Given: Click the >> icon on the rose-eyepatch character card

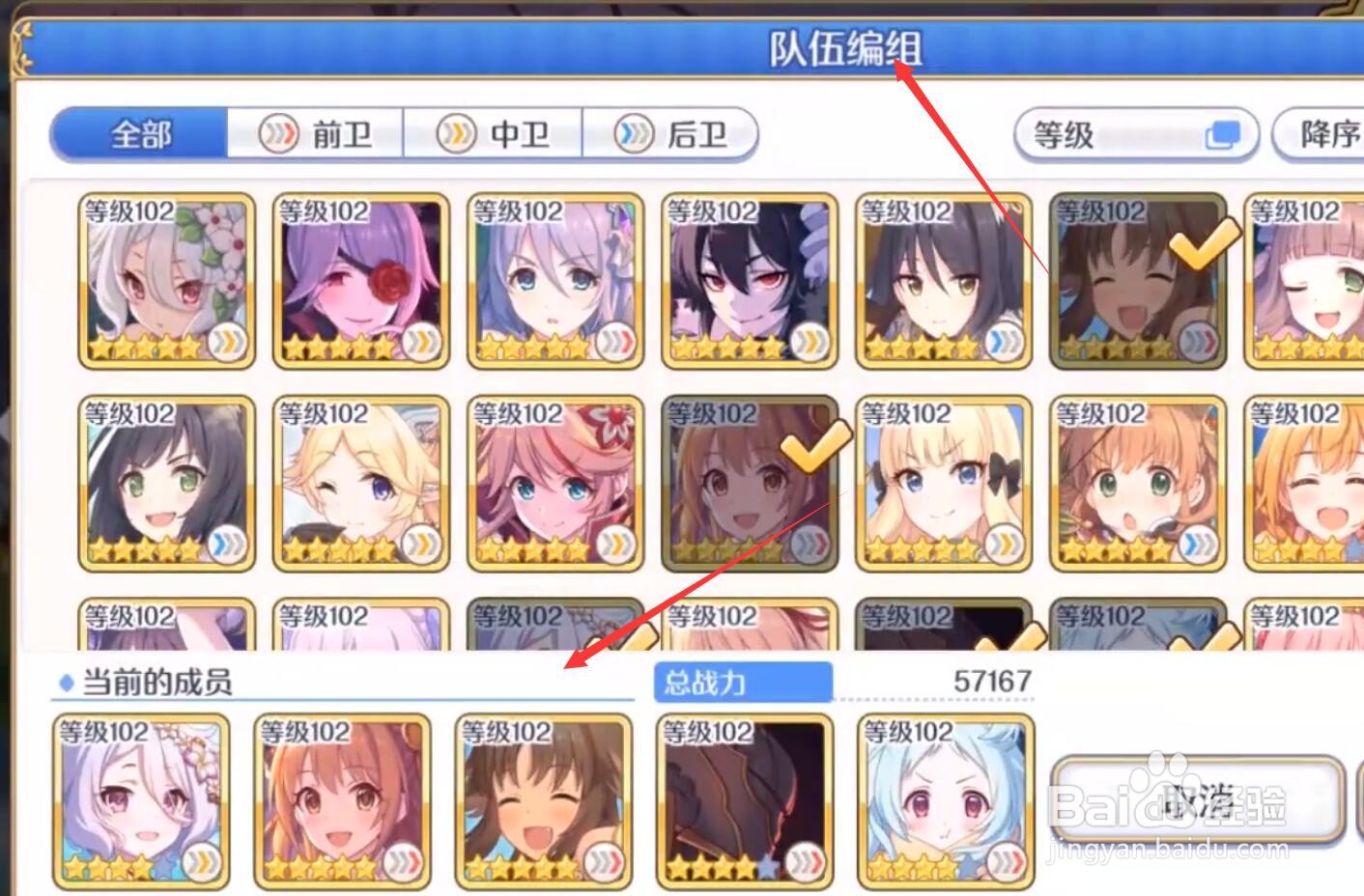Looking at the screenshot, I should pyautogui.click(x=421, y=342).
